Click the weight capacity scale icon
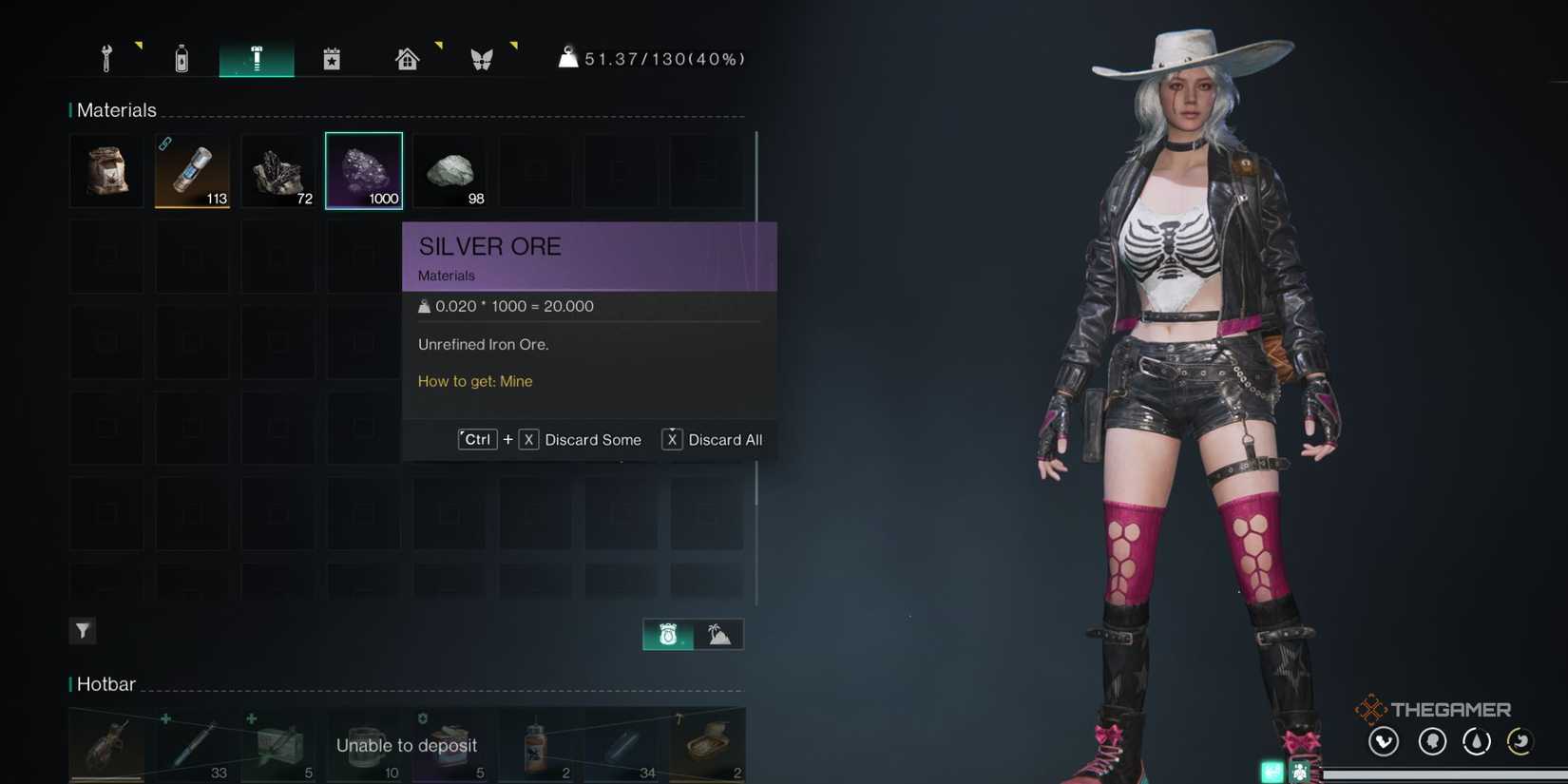 (x=568, y=57)
